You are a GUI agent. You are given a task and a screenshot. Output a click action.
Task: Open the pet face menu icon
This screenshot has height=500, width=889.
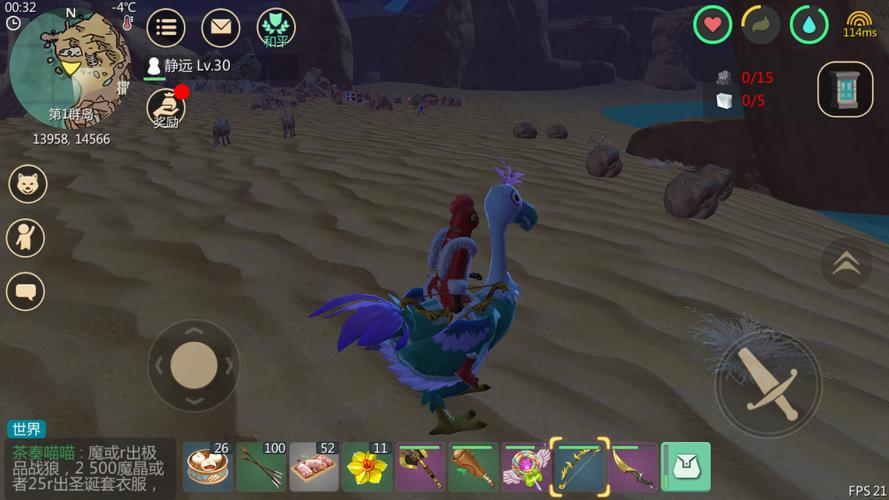point(27,184)
